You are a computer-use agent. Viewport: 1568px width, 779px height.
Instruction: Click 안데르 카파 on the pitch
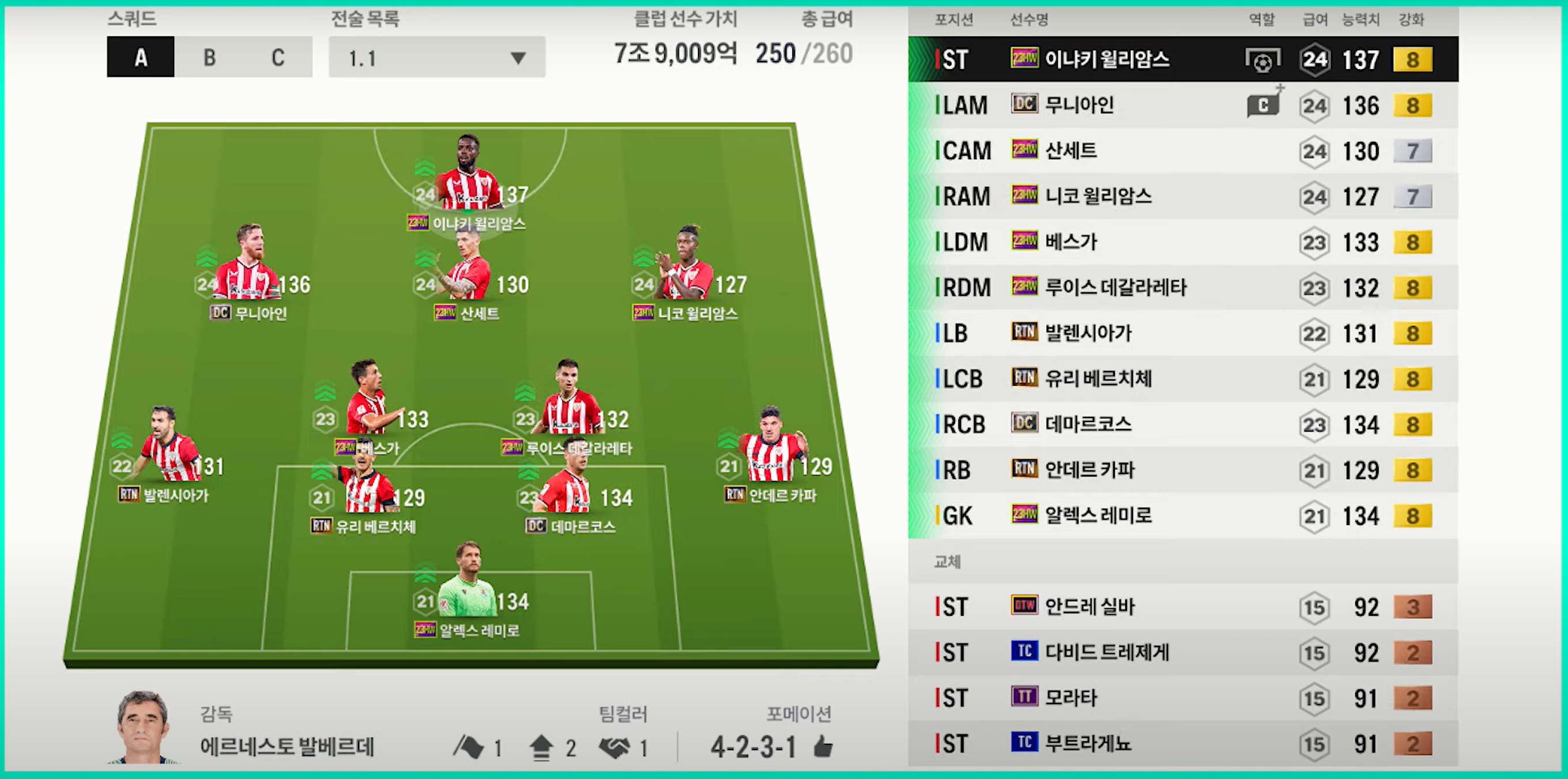(771, 451)
